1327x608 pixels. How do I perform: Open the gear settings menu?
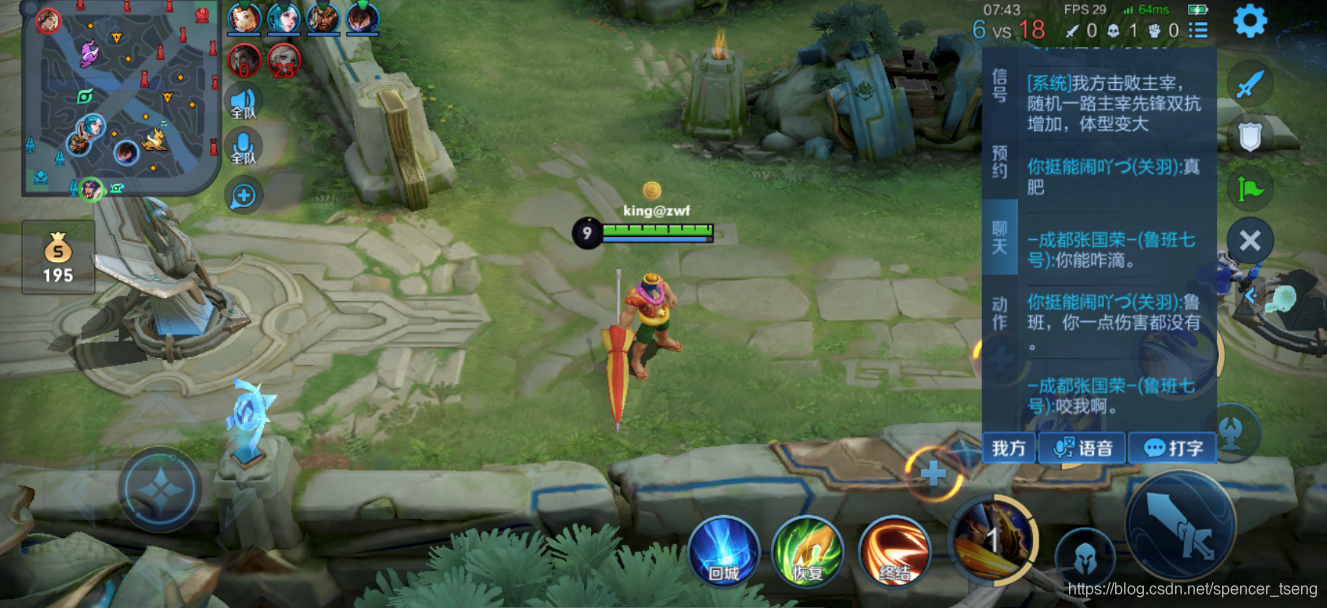point(1250,21)
